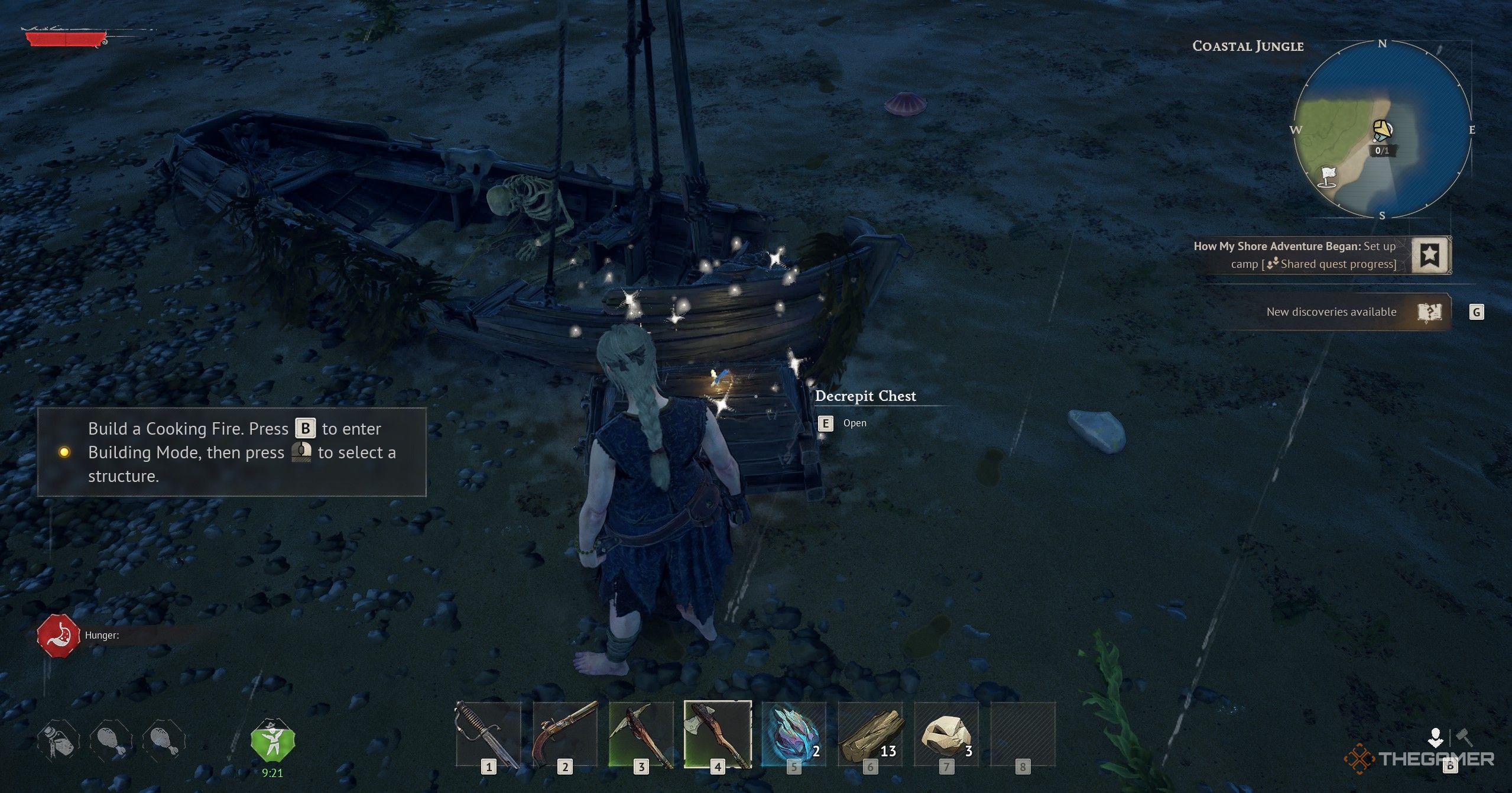The width and height of the screenshot is (1512, 793).
Task: Open the How My Shore Adventure Began quest
Action: pyautogui.click(x=1294, y=255)
